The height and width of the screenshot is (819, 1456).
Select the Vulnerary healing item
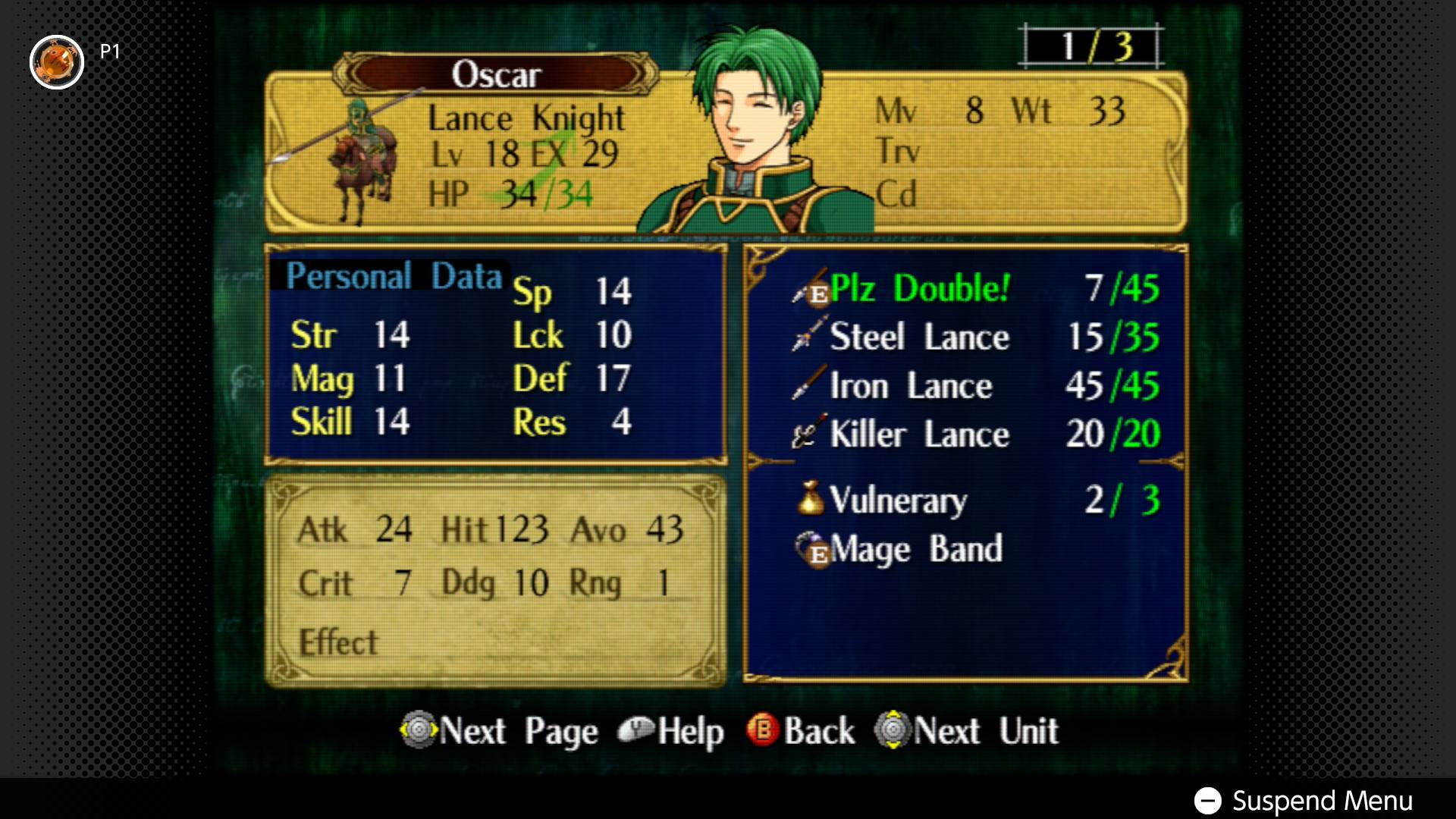coord(898,500)
